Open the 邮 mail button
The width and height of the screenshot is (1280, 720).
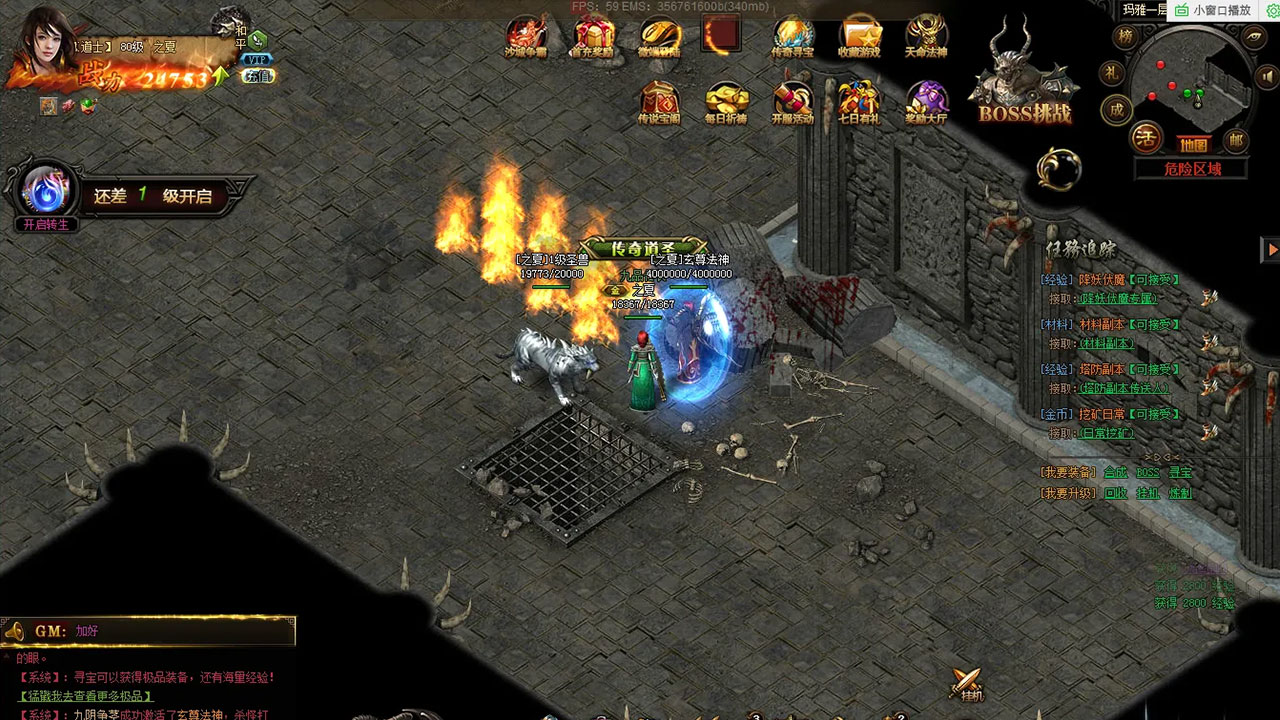point(1237,140)
